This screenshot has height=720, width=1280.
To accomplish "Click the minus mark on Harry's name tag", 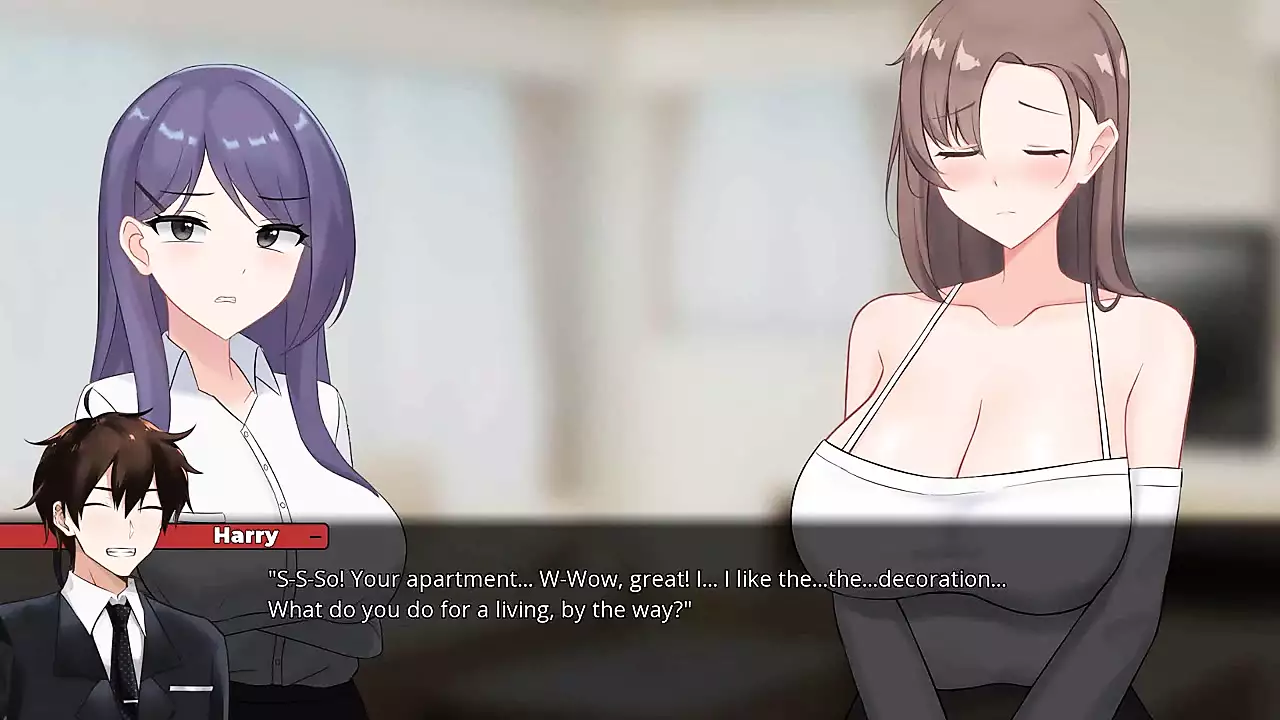I will [315, 537].
